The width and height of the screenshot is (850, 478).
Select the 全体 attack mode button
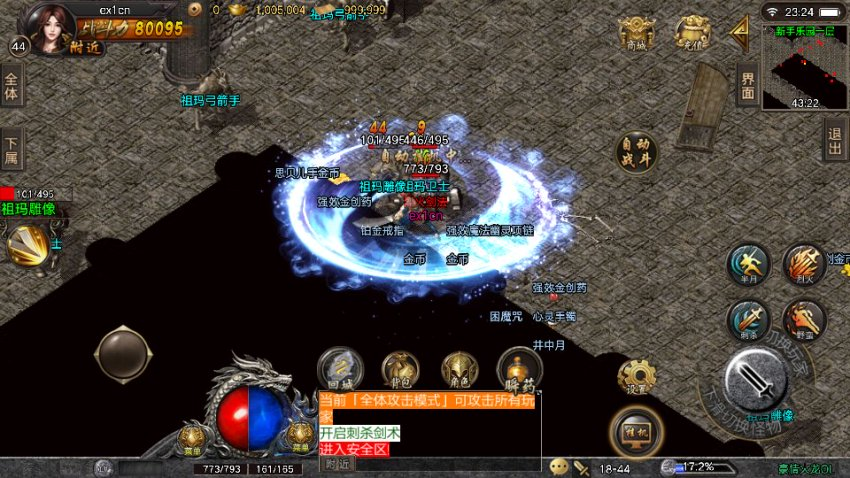tap(12, 87)
